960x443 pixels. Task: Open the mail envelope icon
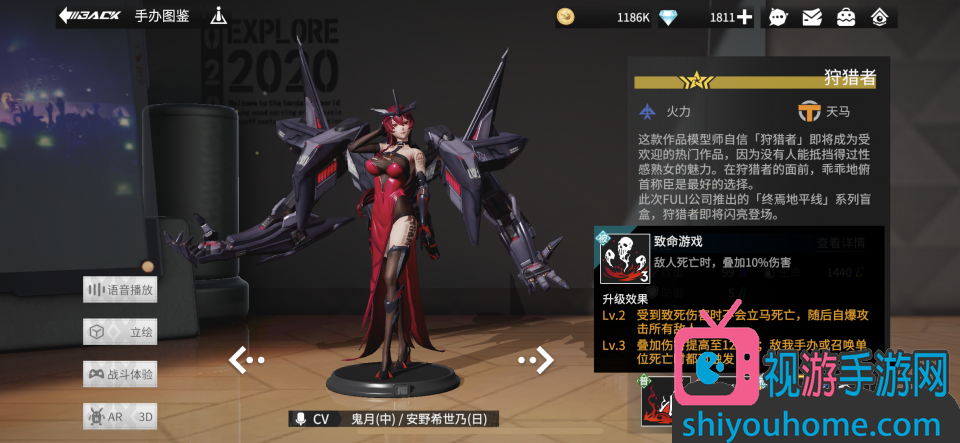812,17
